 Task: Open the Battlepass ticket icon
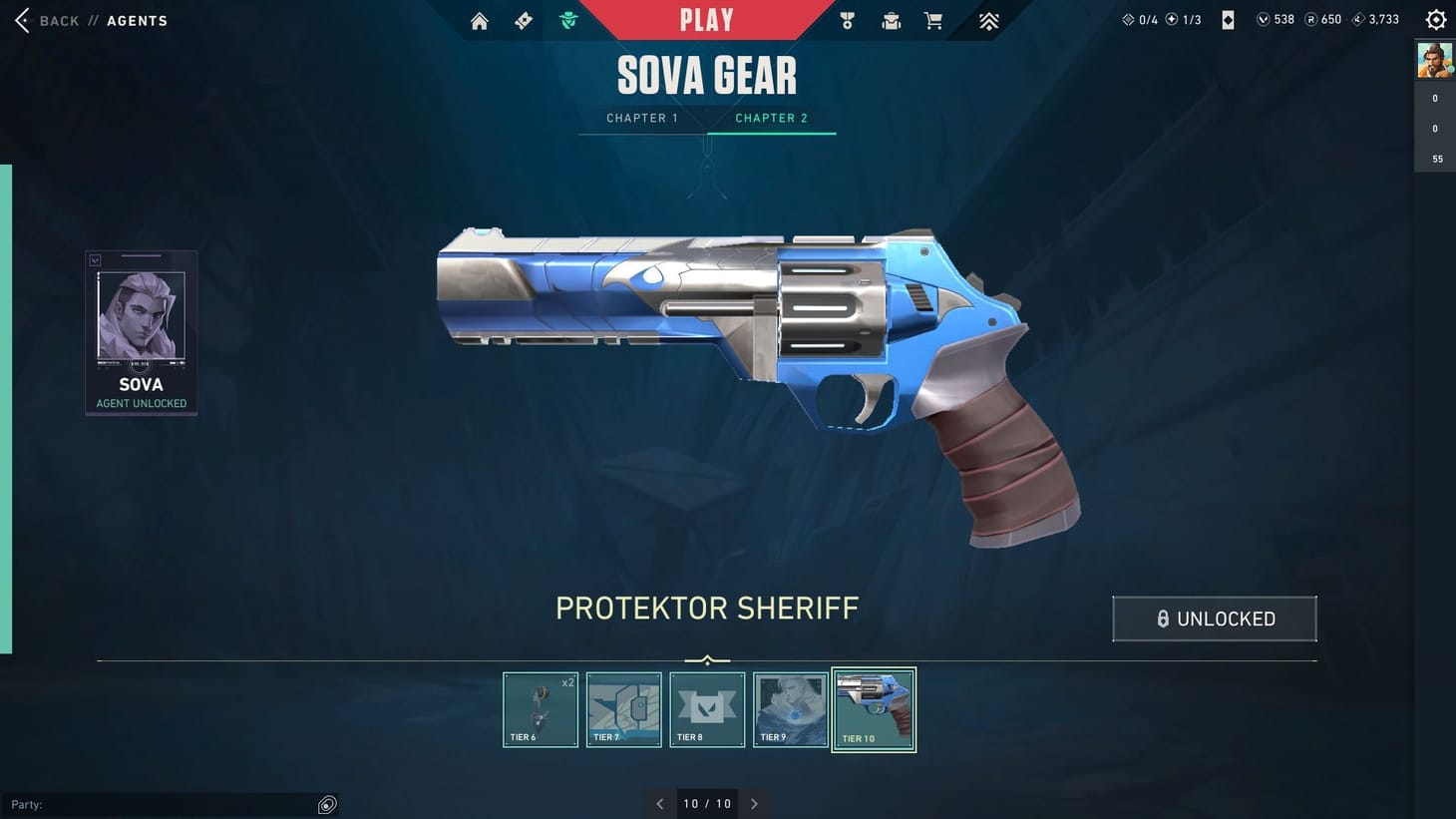click(x=523, y=20)
